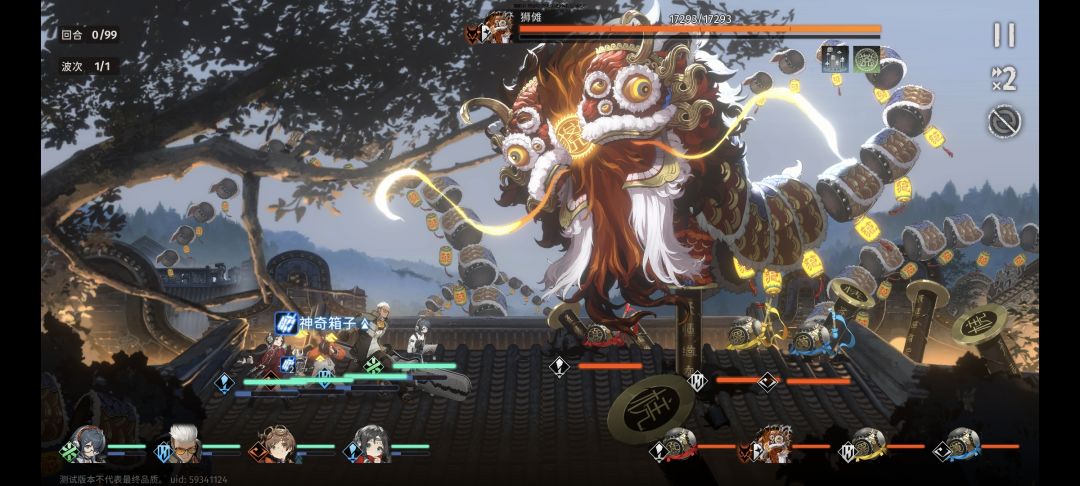1080x486 pixels.
Task: Open the boss 狮傩 info from portrait
Action: [x=497, y=28]
